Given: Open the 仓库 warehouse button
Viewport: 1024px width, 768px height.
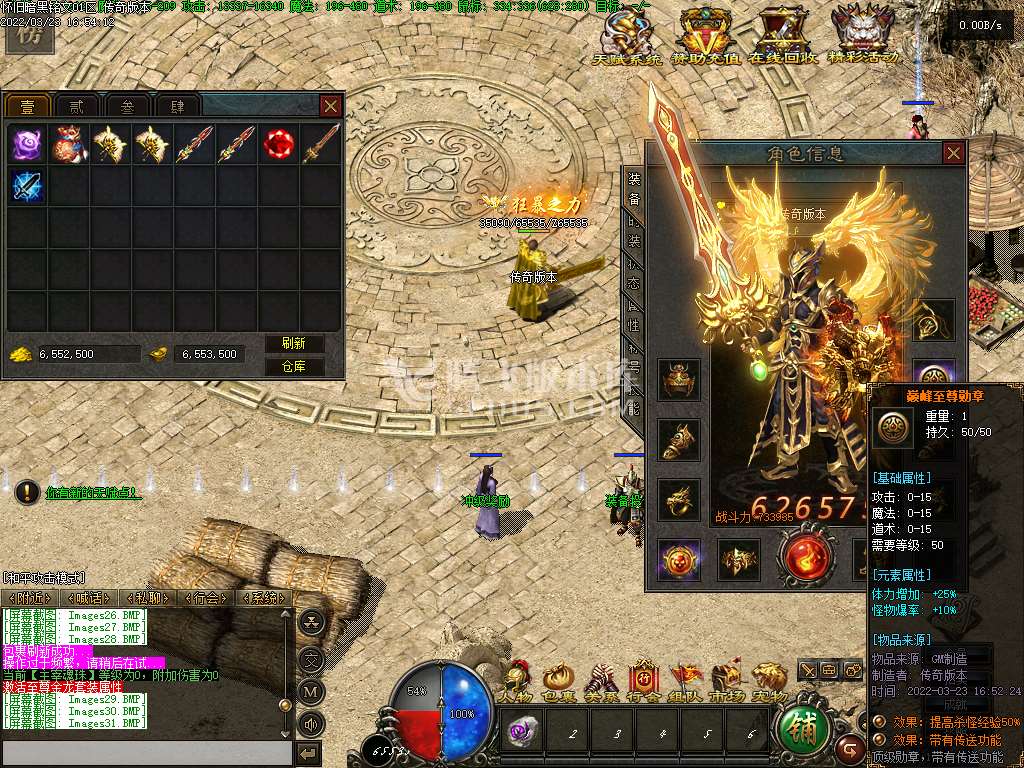Looking at the screenshot, I should 294,366.
